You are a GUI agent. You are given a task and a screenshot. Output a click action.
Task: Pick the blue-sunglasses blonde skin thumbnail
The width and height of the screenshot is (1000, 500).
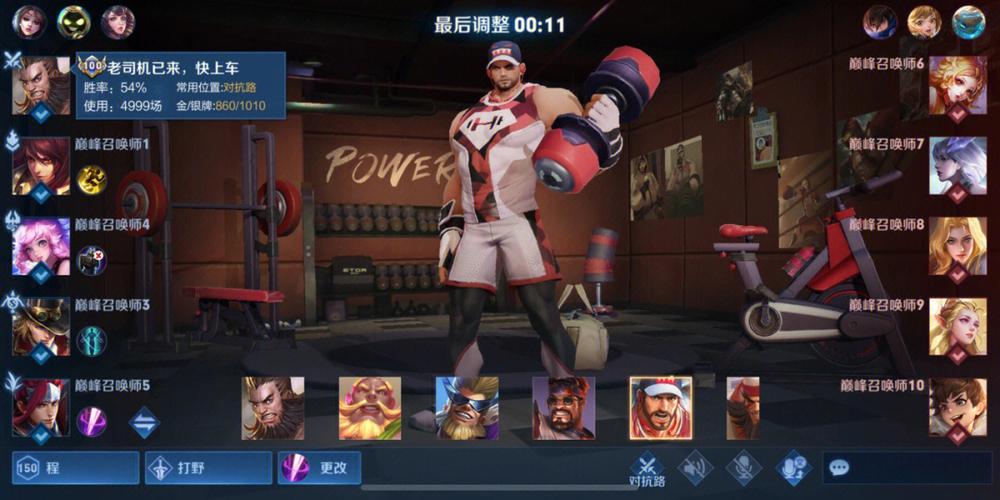click(x=467, y=408)
